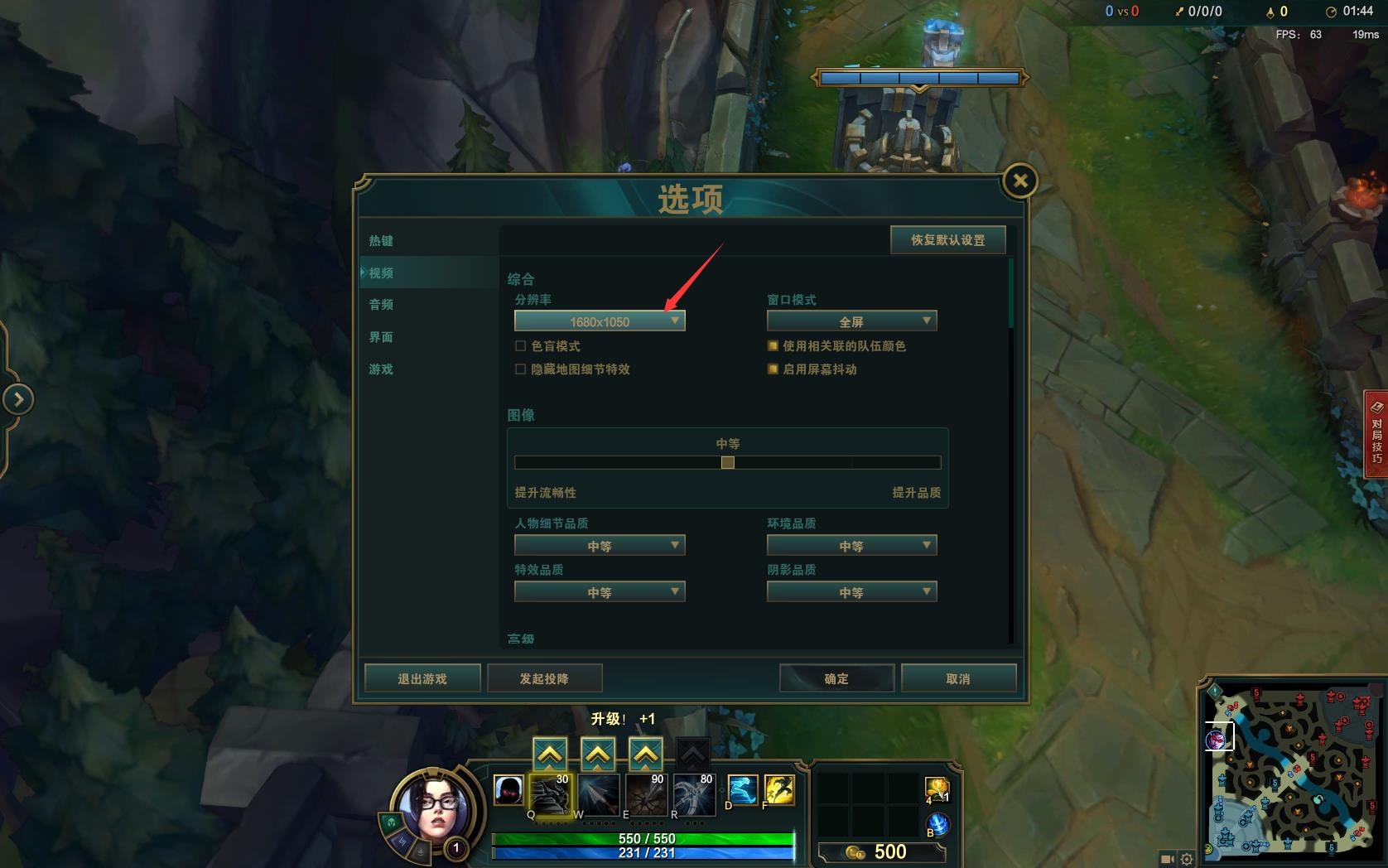Open the 1680x1050 resolution dropdown

600,321
